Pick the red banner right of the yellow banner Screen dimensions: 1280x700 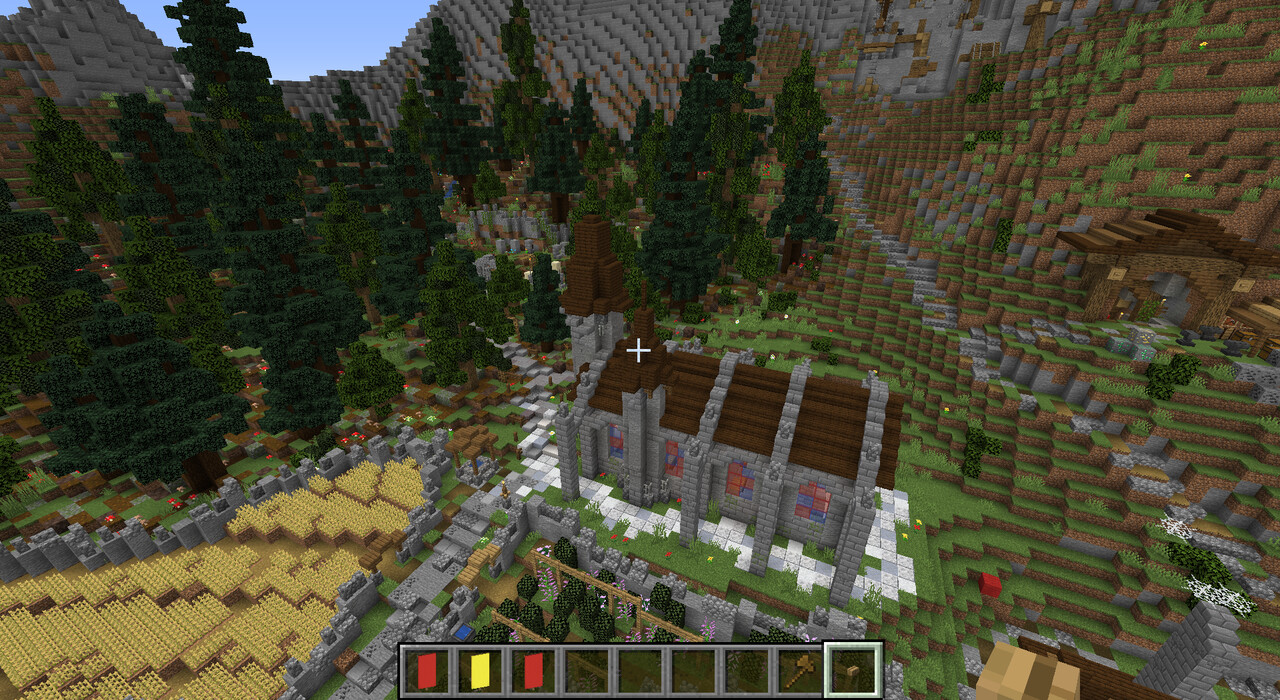pos(533,670)
